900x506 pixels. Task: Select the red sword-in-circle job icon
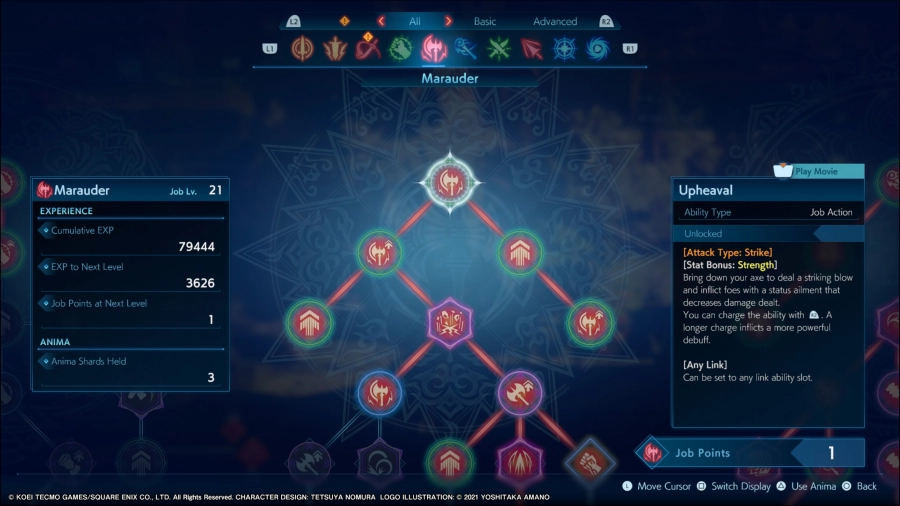(x=303, y=48)
